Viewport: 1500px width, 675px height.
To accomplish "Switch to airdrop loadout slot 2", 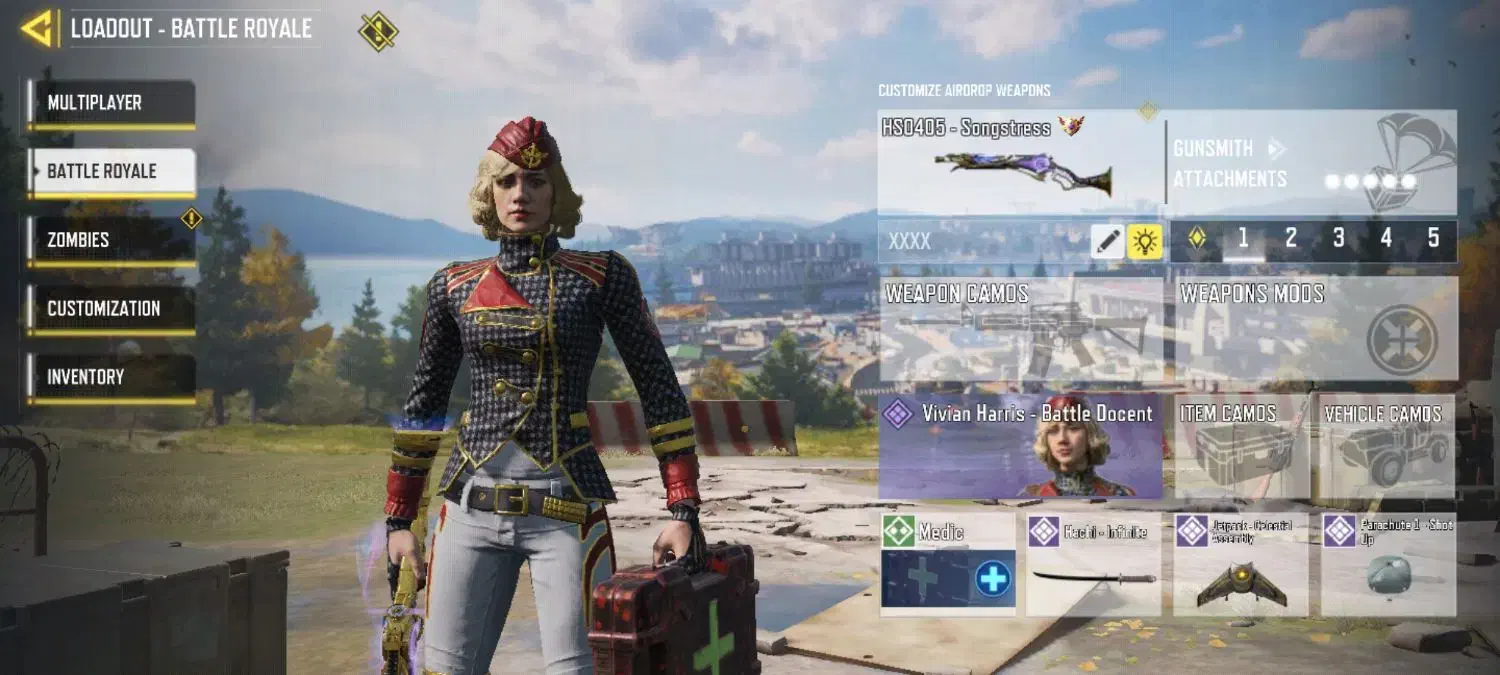I will click(x=1291, y=238).
